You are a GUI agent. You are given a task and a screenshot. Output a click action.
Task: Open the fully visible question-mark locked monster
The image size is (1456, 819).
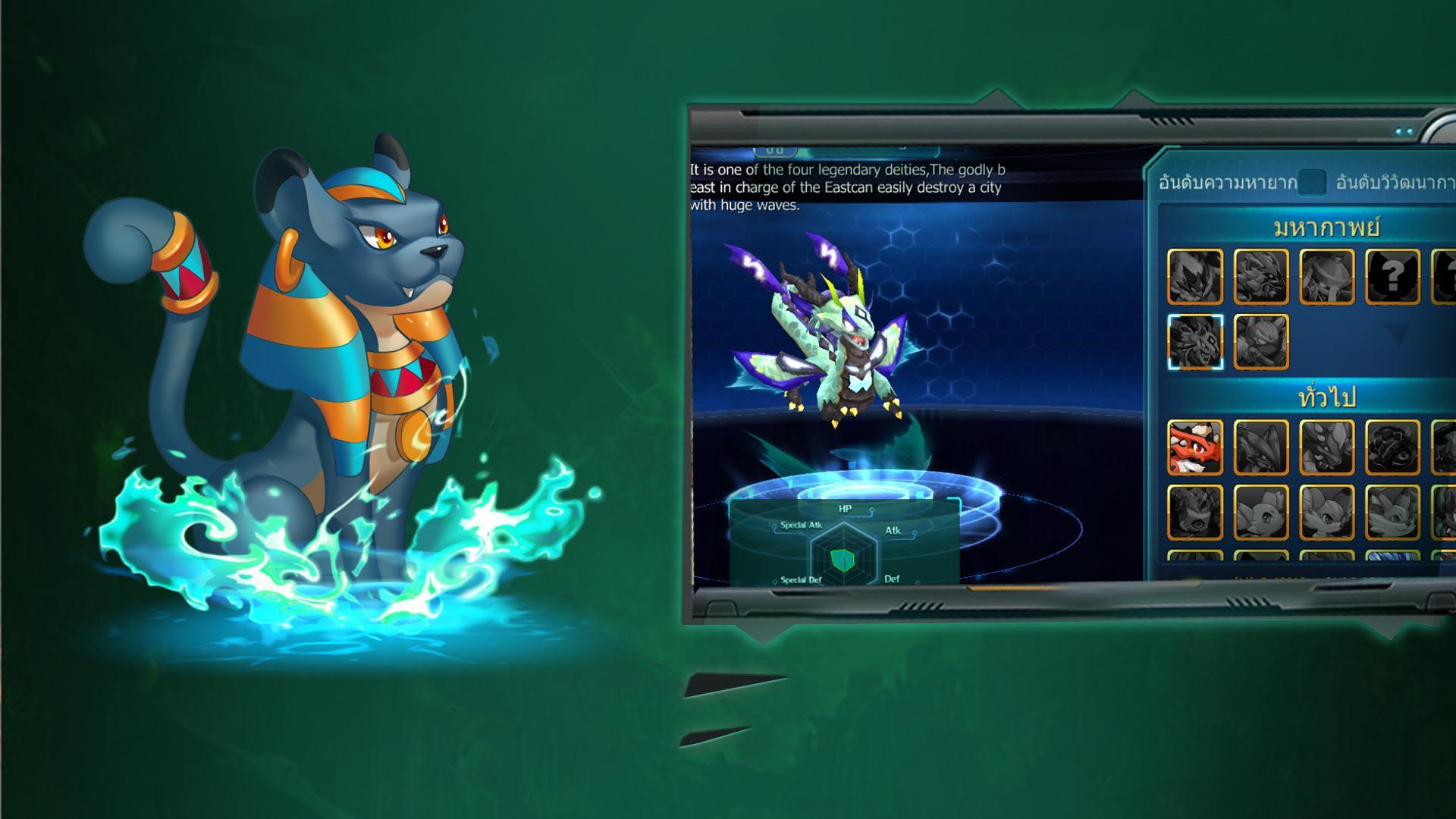(x=1392, y=277)
